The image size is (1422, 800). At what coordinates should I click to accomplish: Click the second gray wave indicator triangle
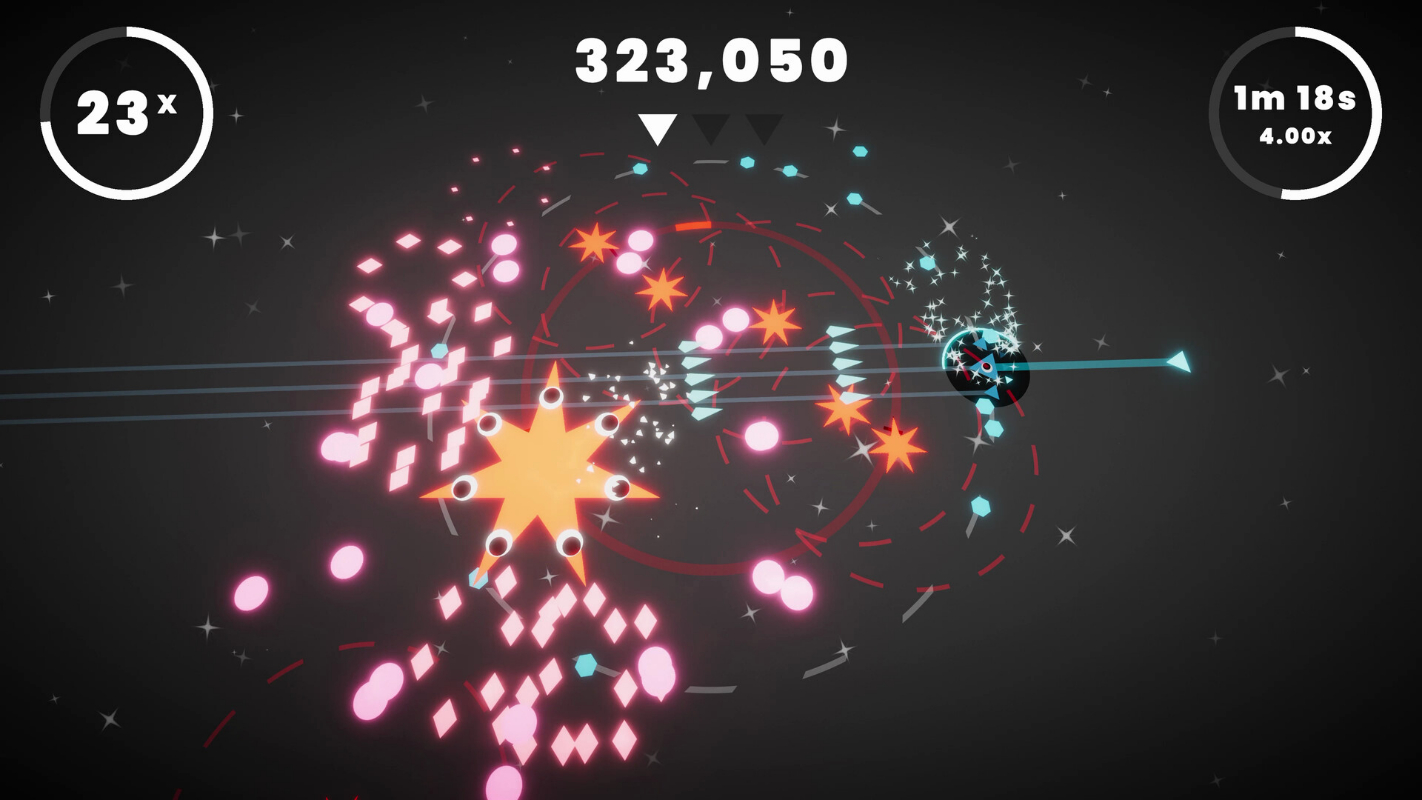(x=712, y=128)
